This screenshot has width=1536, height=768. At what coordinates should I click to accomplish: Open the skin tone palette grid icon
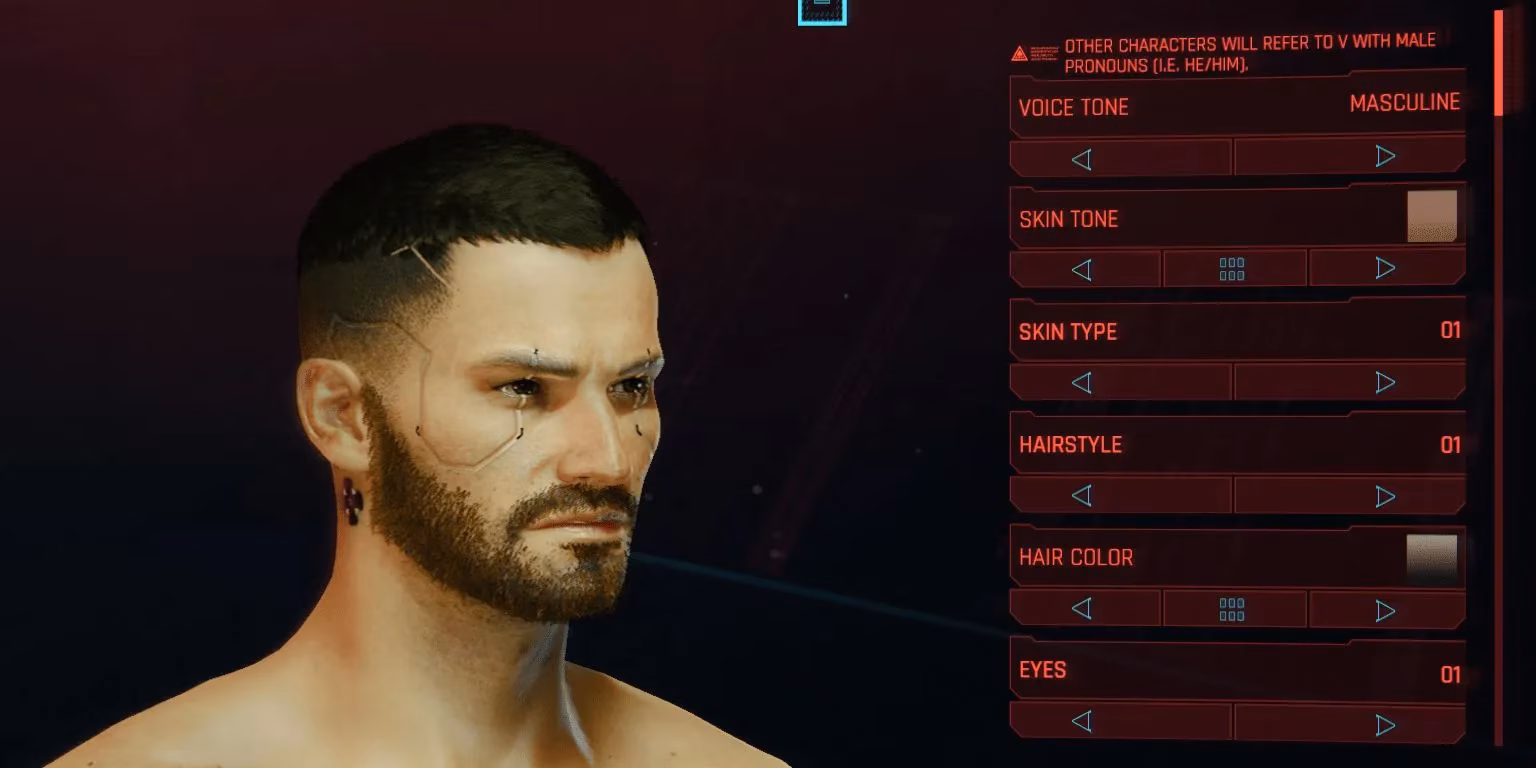1234,268
